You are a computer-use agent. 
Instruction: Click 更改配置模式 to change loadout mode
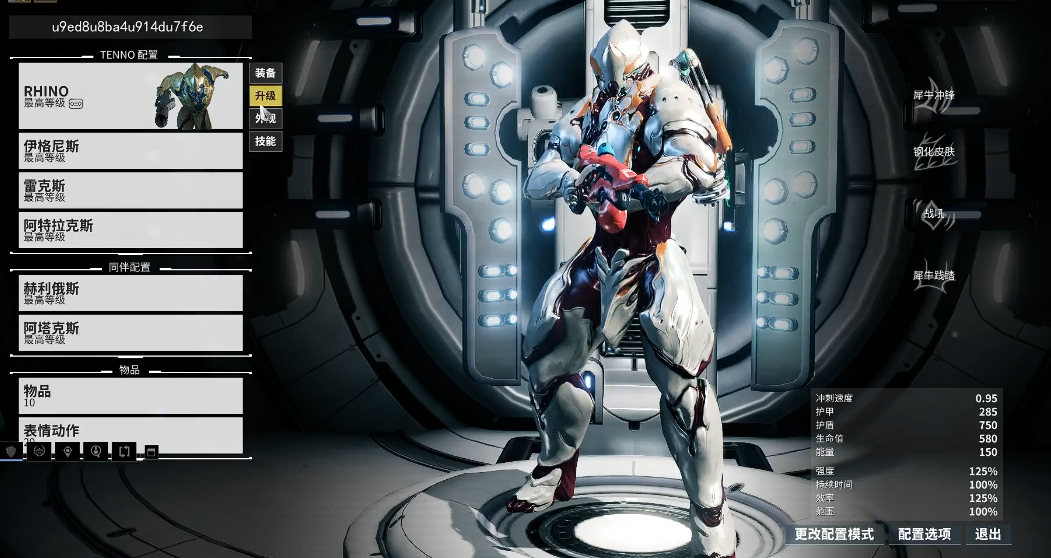(x=834, y=535)
